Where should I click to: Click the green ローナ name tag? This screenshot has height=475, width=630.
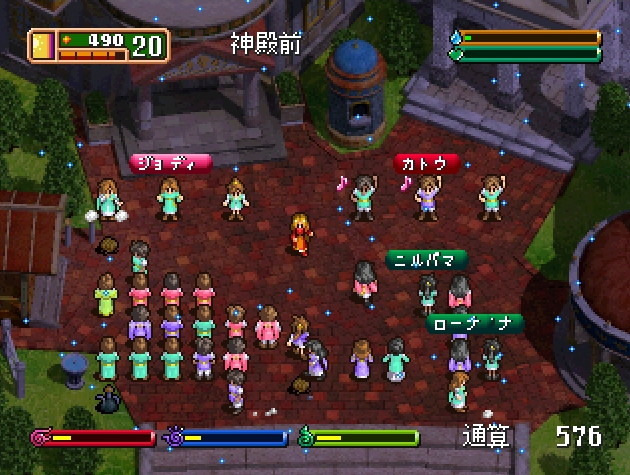pyautogui.click(x=474, y=324)
